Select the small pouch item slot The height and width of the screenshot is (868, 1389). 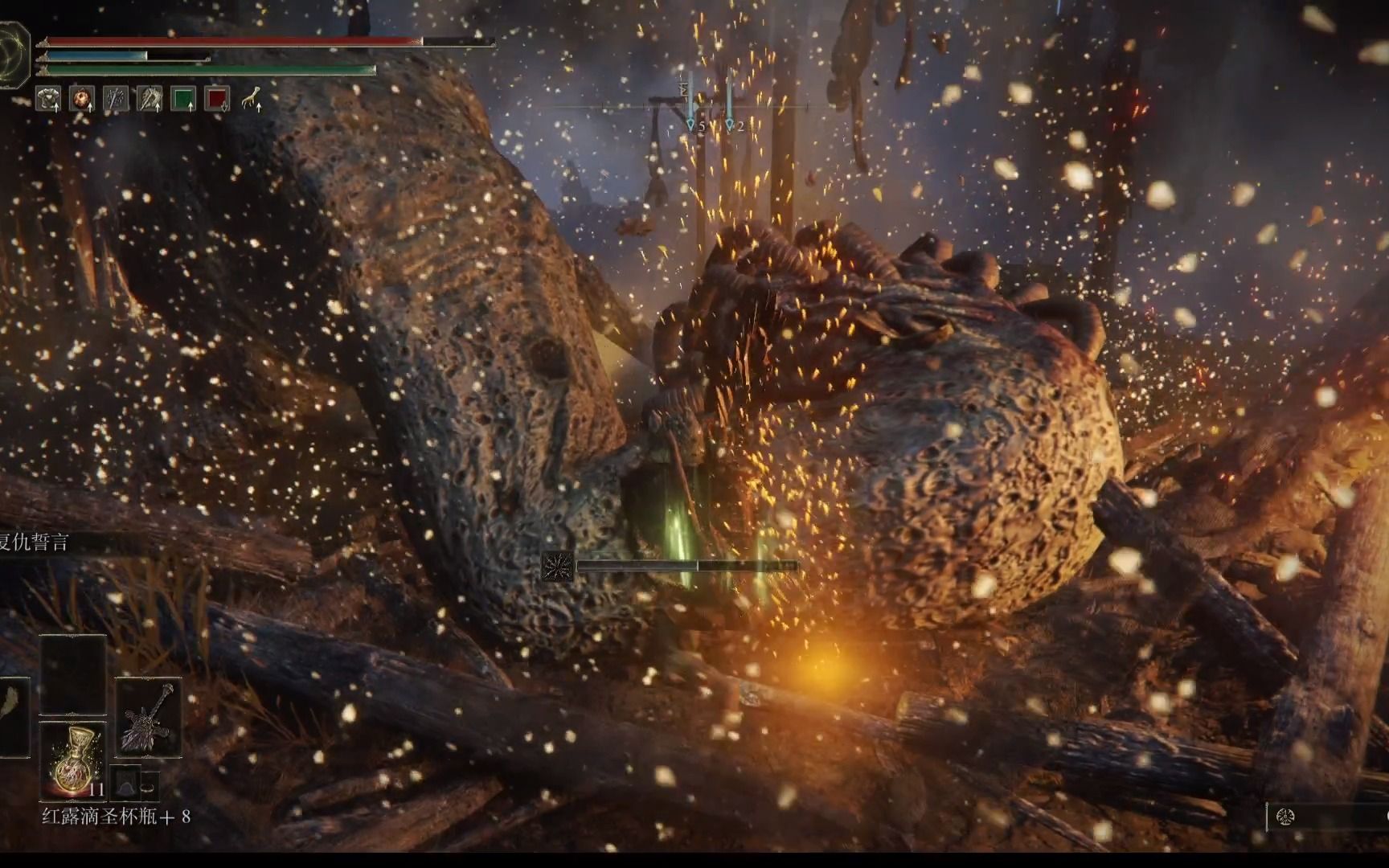(126, 782)
